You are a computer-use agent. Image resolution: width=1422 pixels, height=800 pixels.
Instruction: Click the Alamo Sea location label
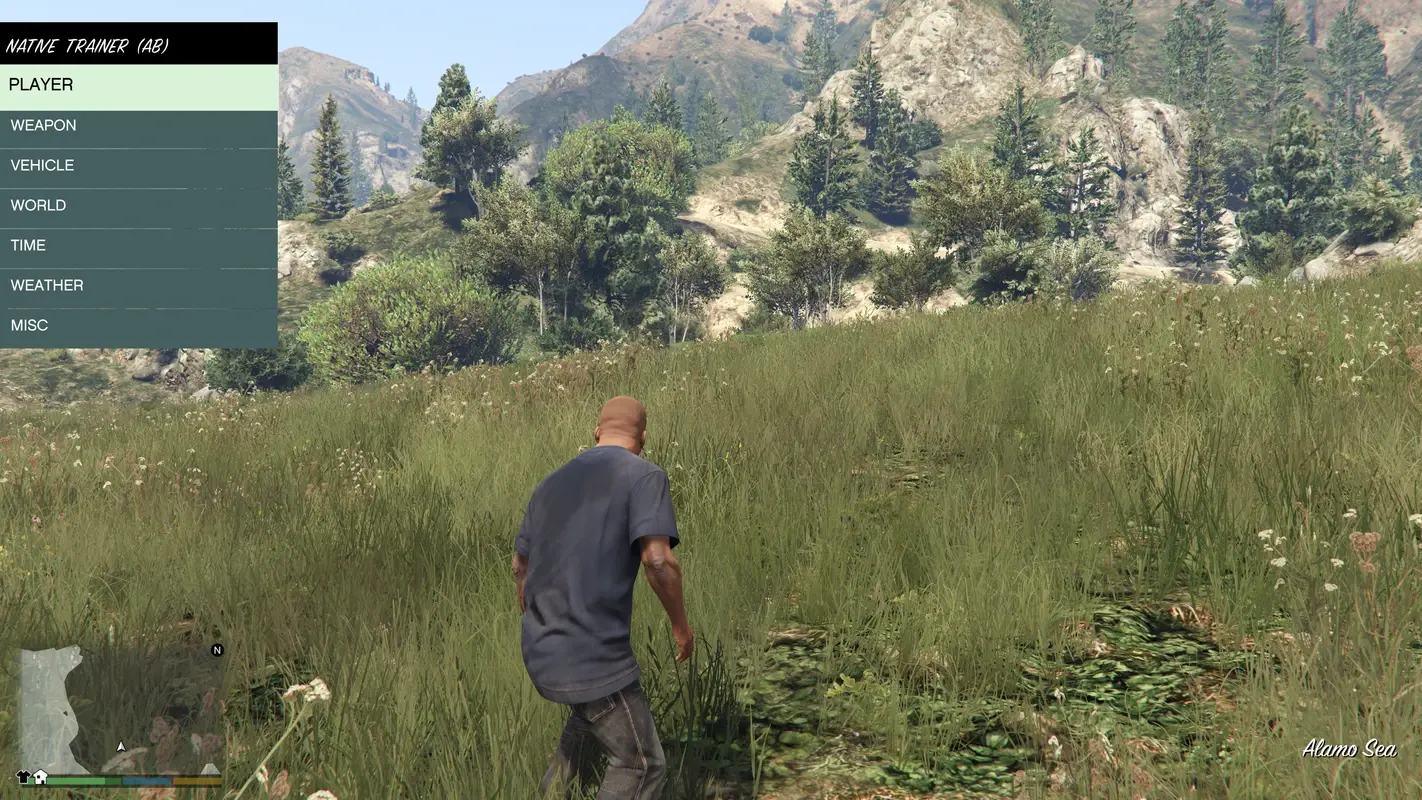[1351, 748]
